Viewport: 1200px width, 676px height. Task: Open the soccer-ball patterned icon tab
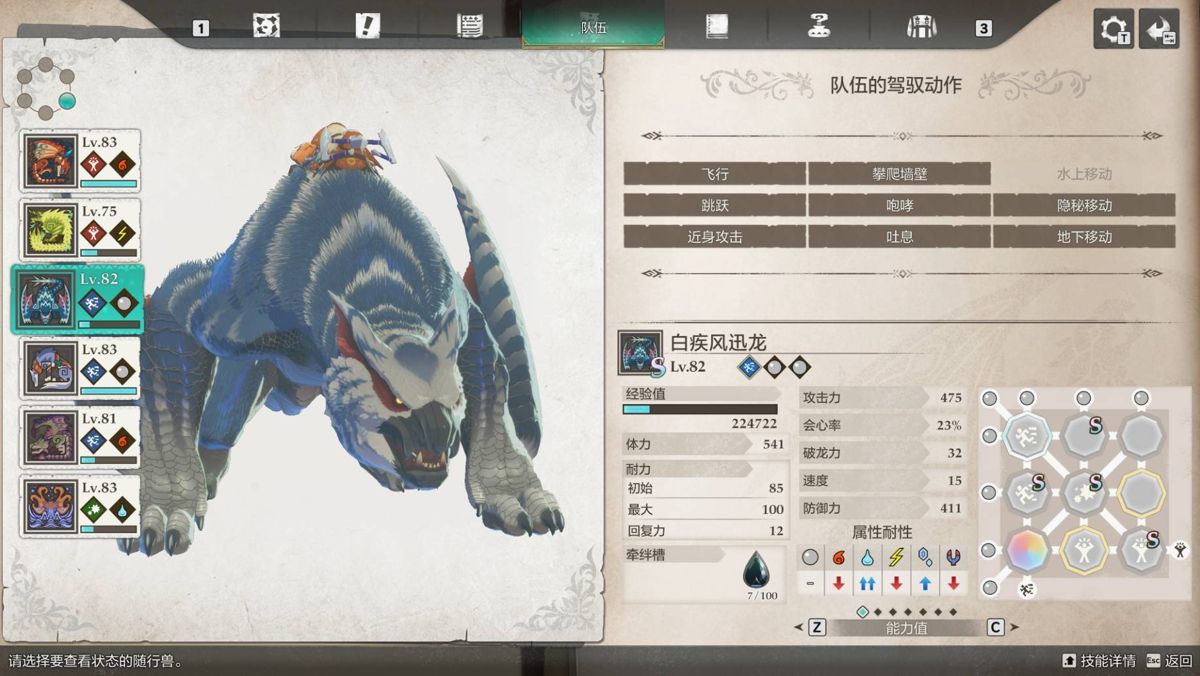click(x=266, y=27)
